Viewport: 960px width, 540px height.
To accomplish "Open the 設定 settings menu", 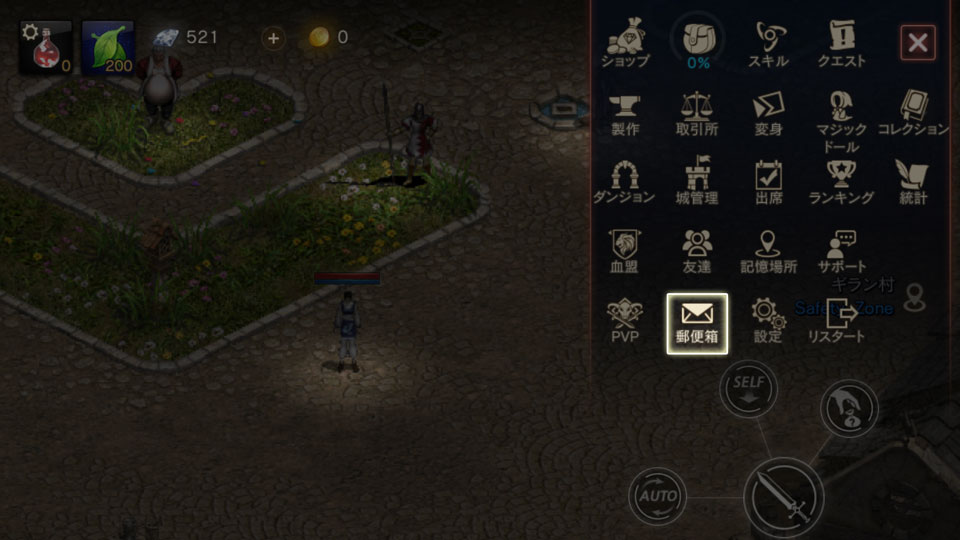I will 769,320.
